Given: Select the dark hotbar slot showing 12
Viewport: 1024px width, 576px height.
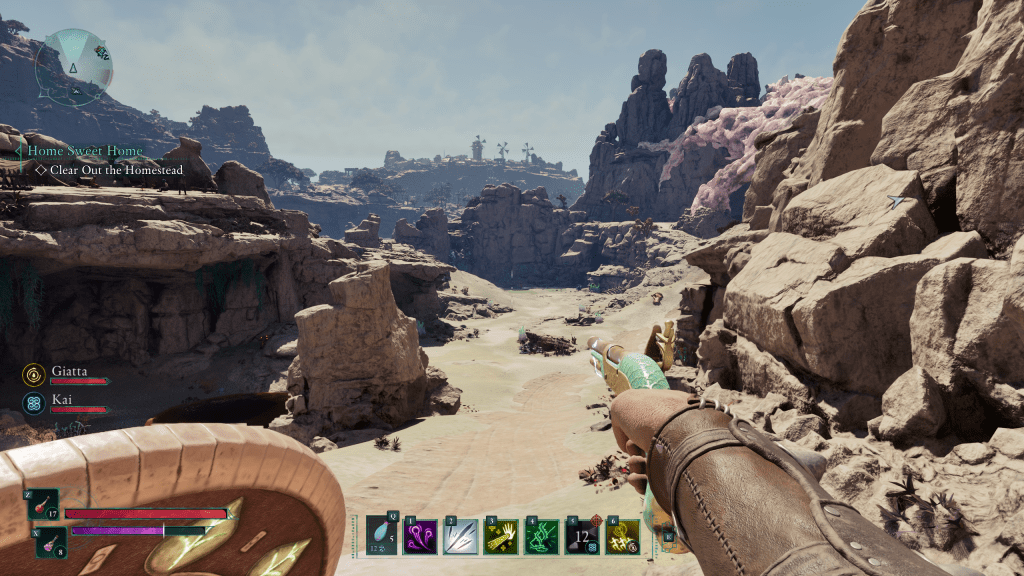Looking at the screenshot, I should click(582, 537).
